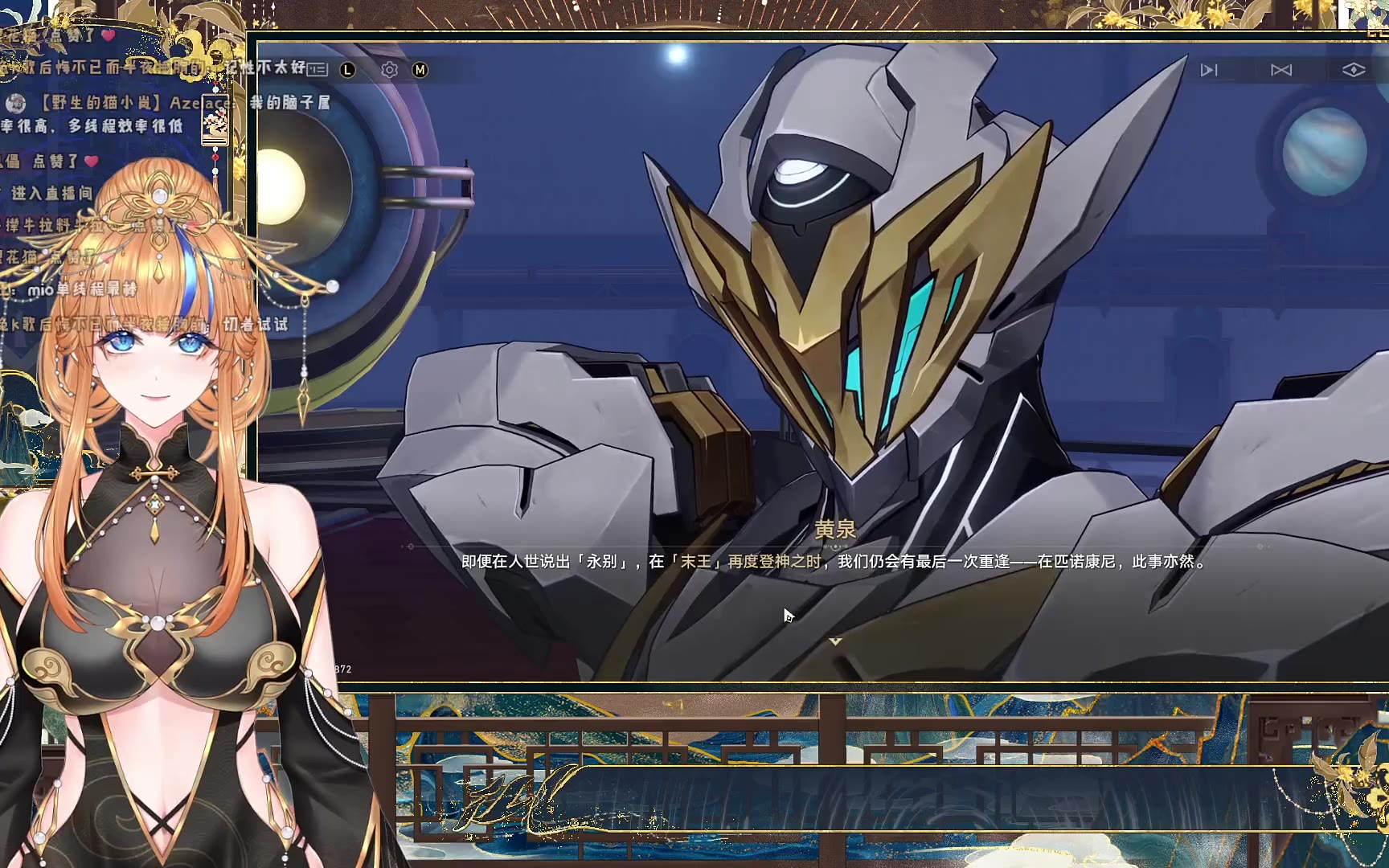Viewport: 1389px width, 868px height.
Task: Open the gear settings icon
Action: (x=390, y=70)
